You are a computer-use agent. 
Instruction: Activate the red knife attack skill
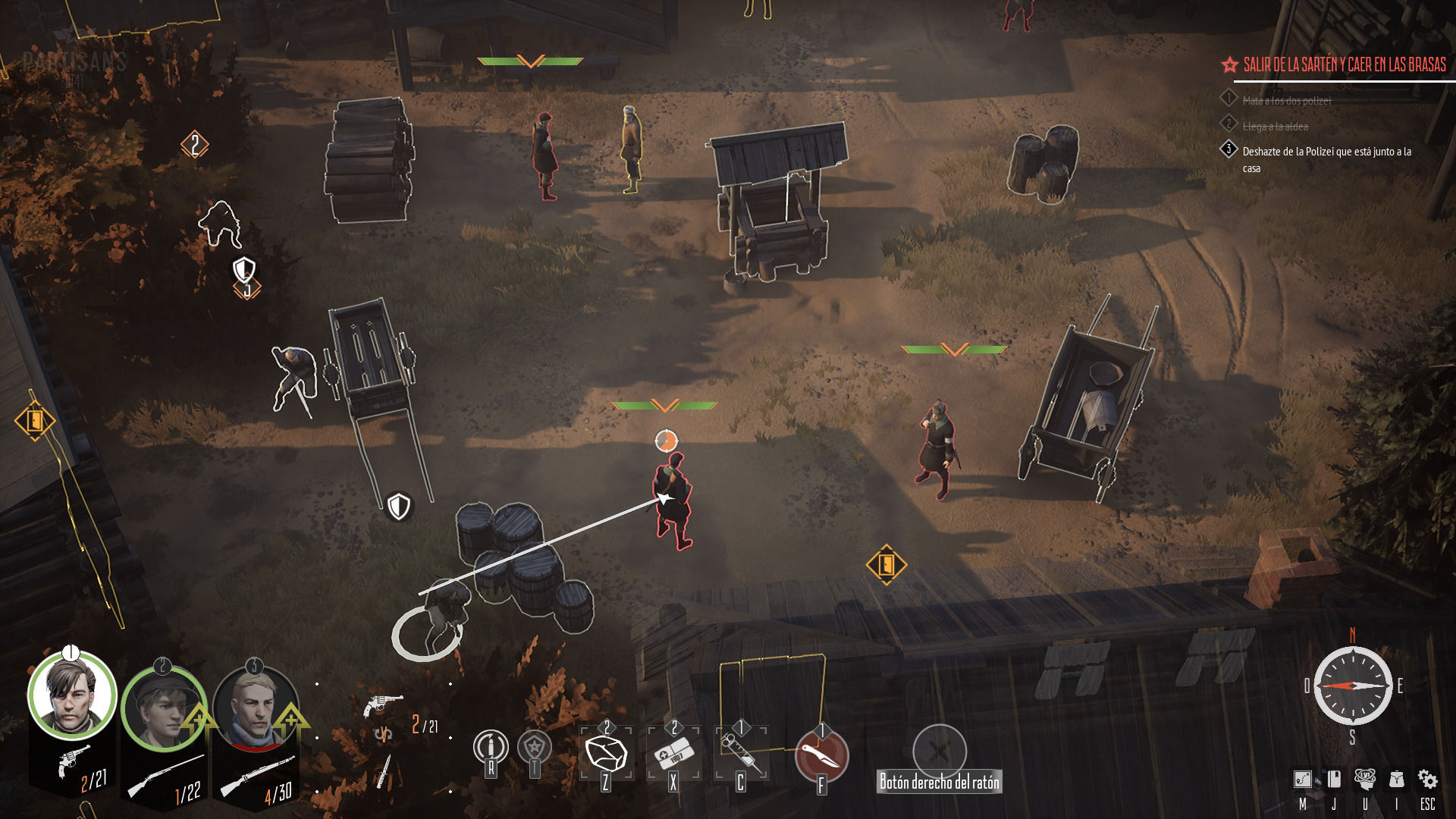click(x=821, y=755)
